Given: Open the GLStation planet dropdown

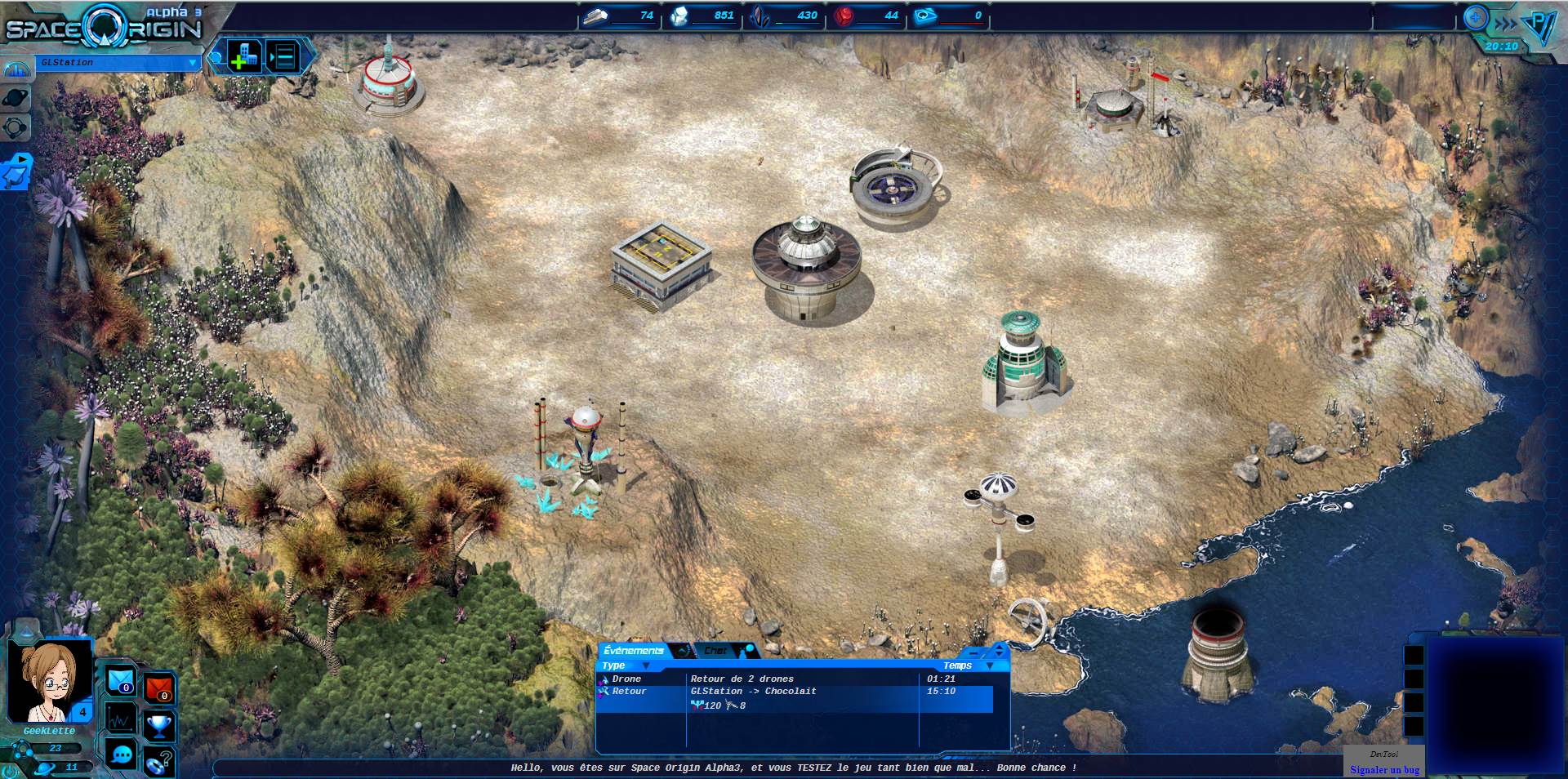Looking at the screenshot, I should (x=193, y=63).
